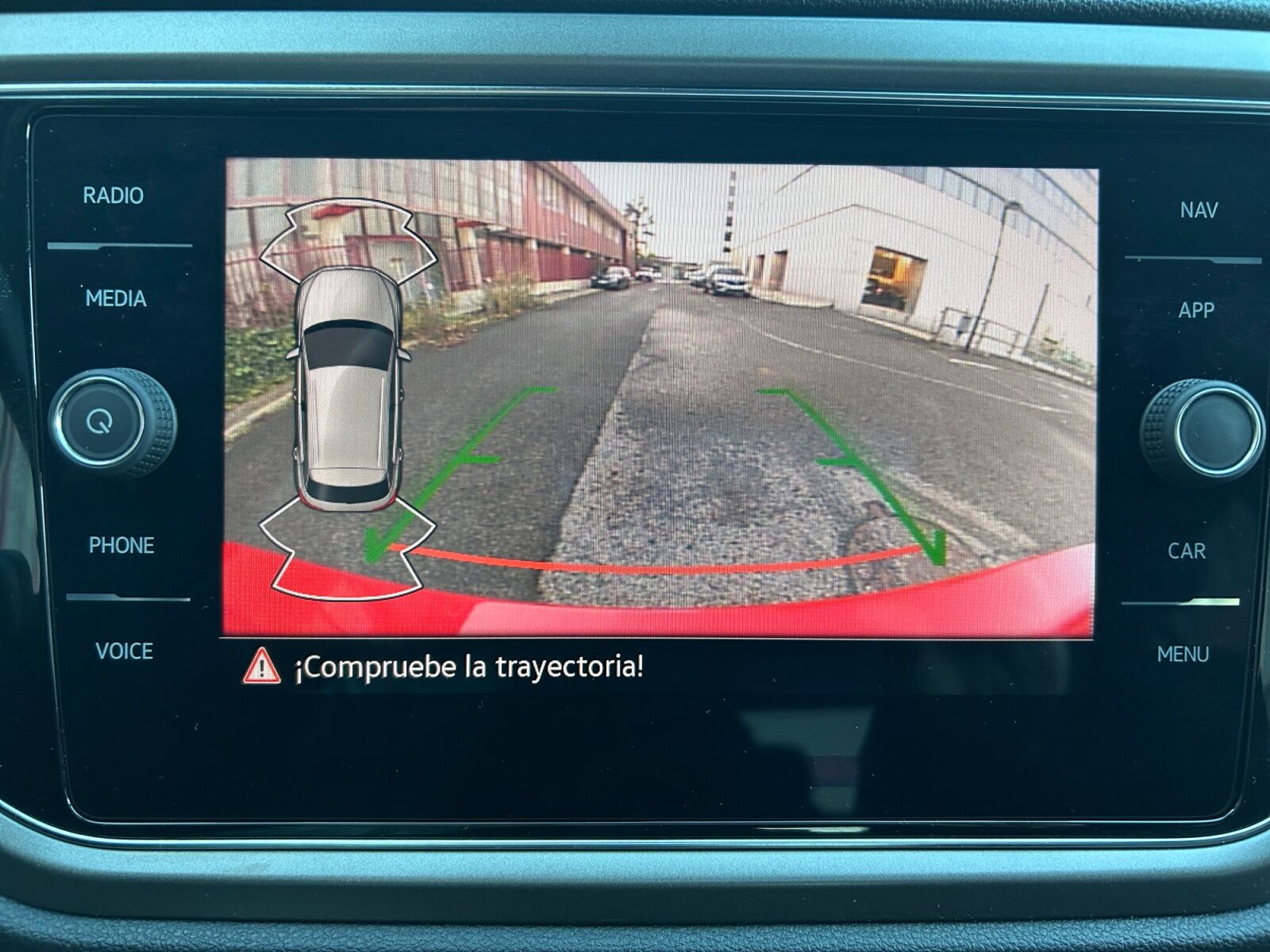Open the PHONE screen
This screenshot has height=952, width=1270.
coord(121,546)
